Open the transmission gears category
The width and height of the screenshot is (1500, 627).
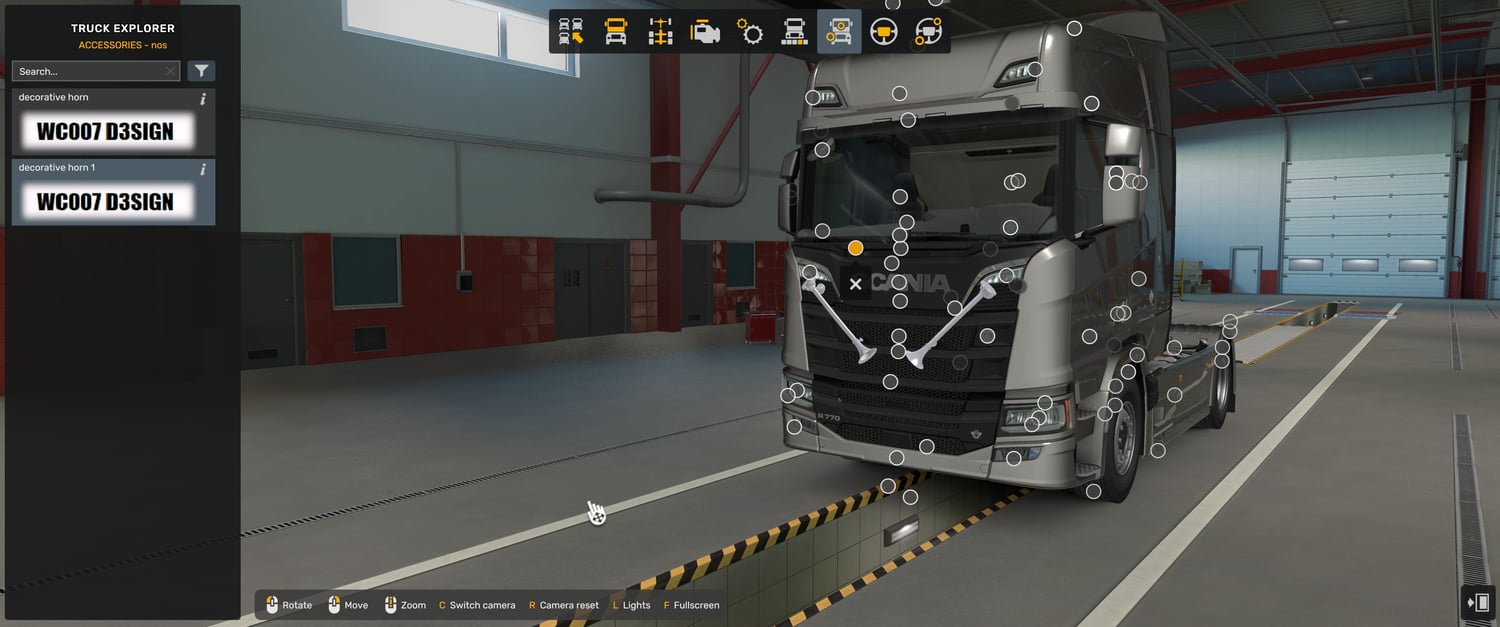(x=750, y=32)
